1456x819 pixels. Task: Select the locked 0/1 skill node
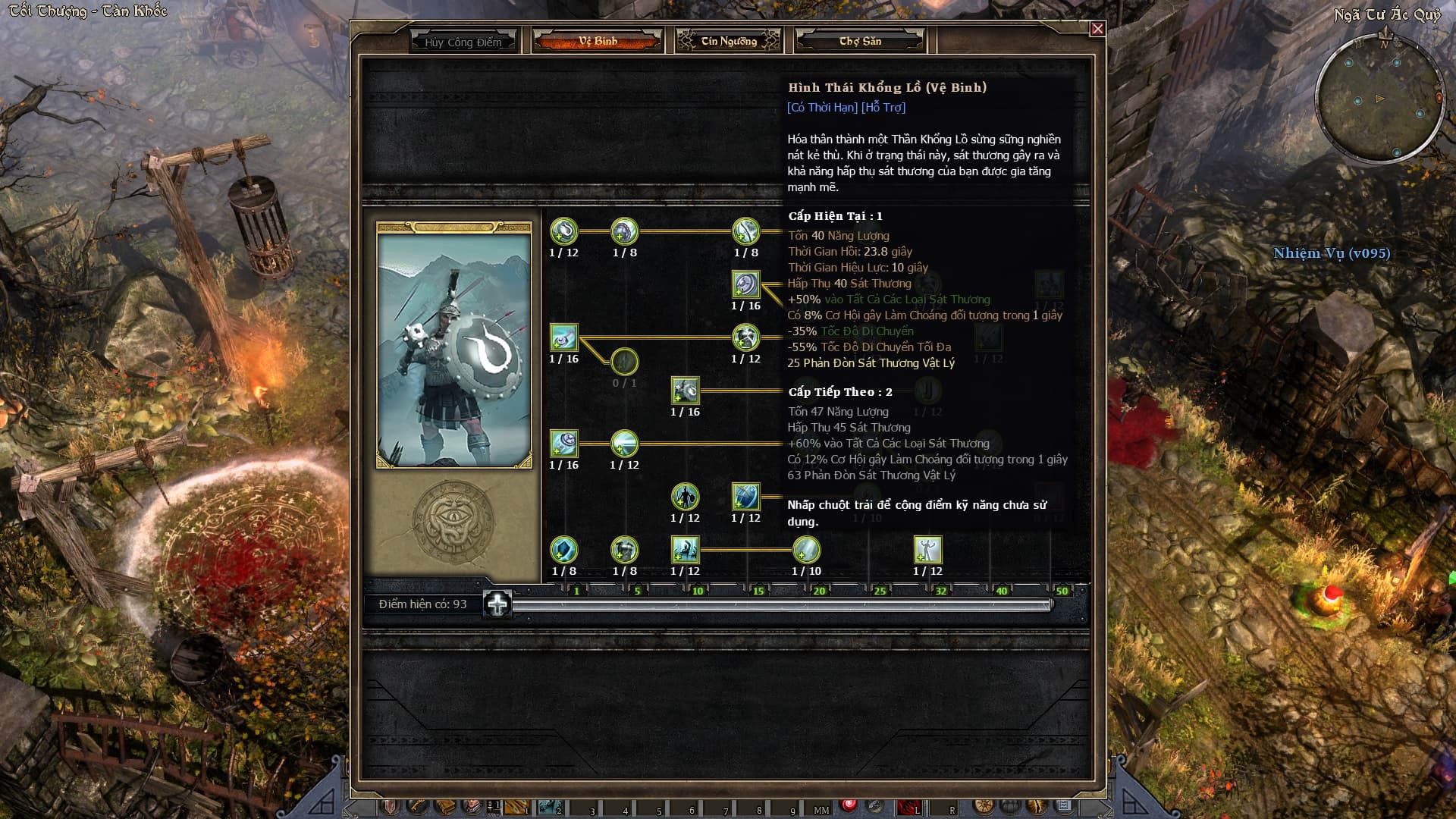pos(624,362)
